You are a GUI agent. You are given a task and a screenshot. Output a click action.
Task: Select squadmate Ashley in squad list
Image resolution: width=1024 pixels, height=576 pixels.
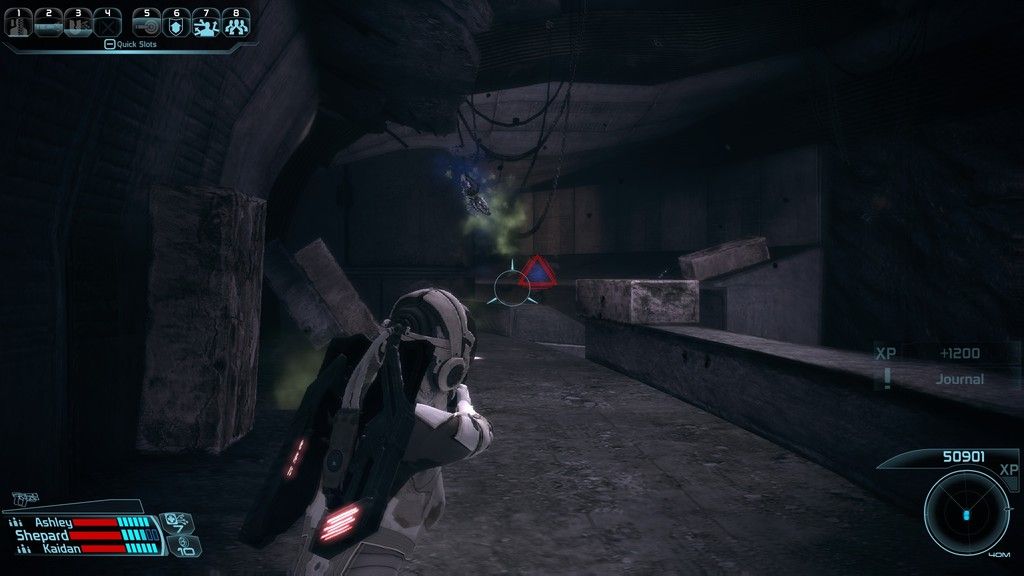tap(54, 522)
